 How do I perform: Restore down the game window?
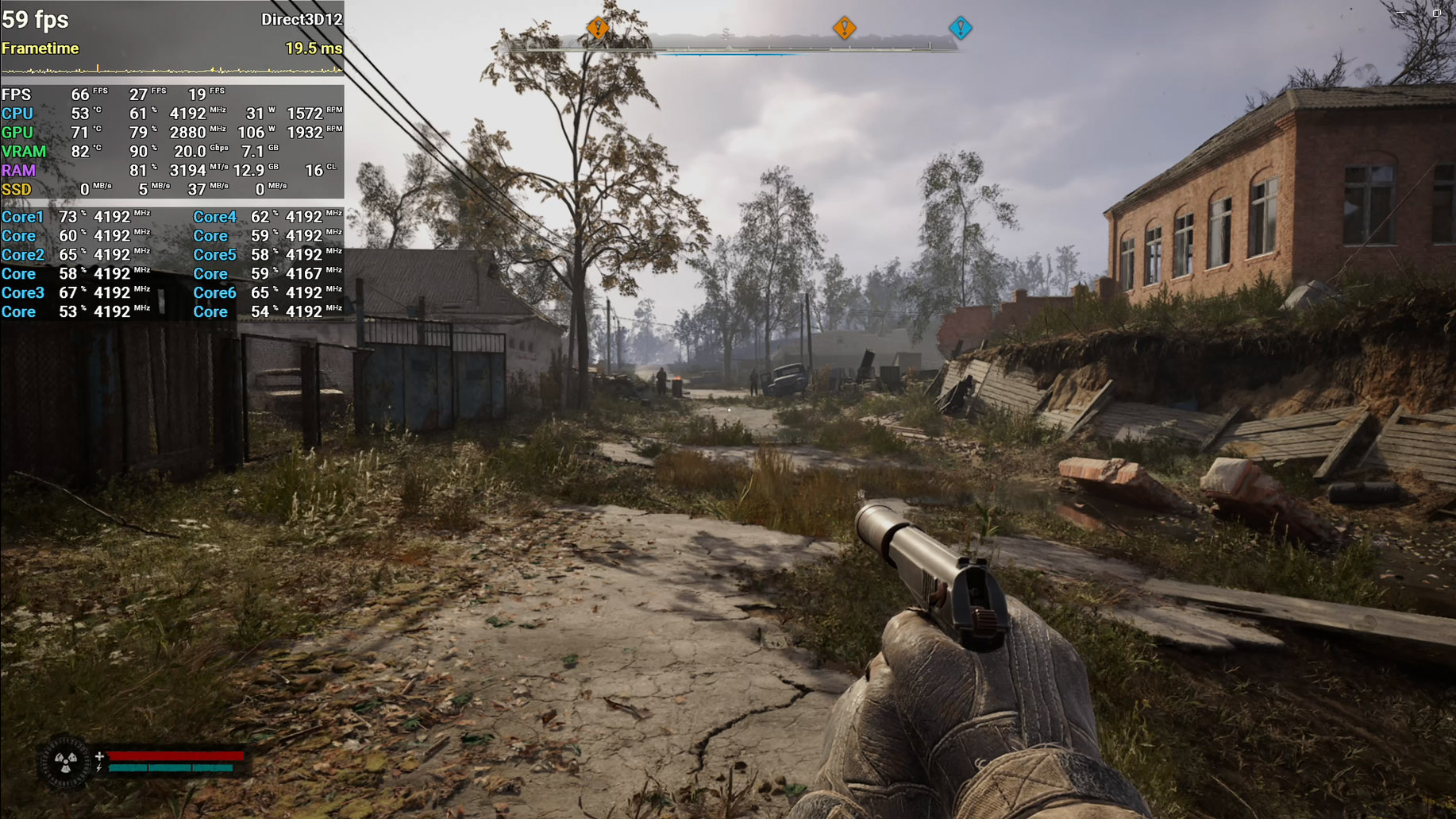pos(1436,13)
